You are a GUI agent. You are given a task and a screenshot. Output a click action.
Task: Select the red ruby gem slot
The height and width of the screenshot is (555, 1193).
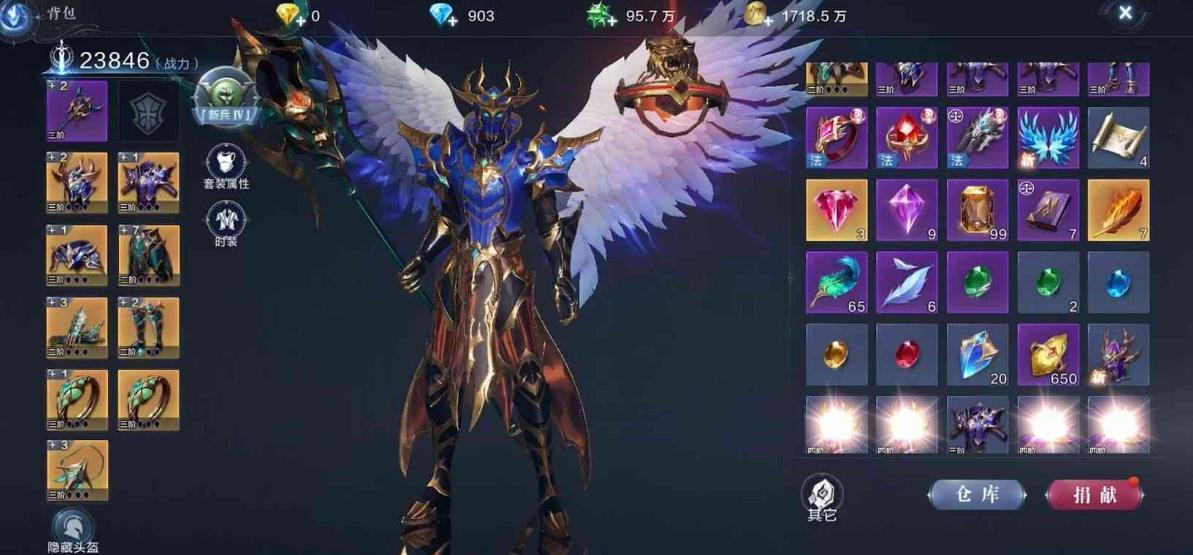pyautogui.click(x=906, y=354)
